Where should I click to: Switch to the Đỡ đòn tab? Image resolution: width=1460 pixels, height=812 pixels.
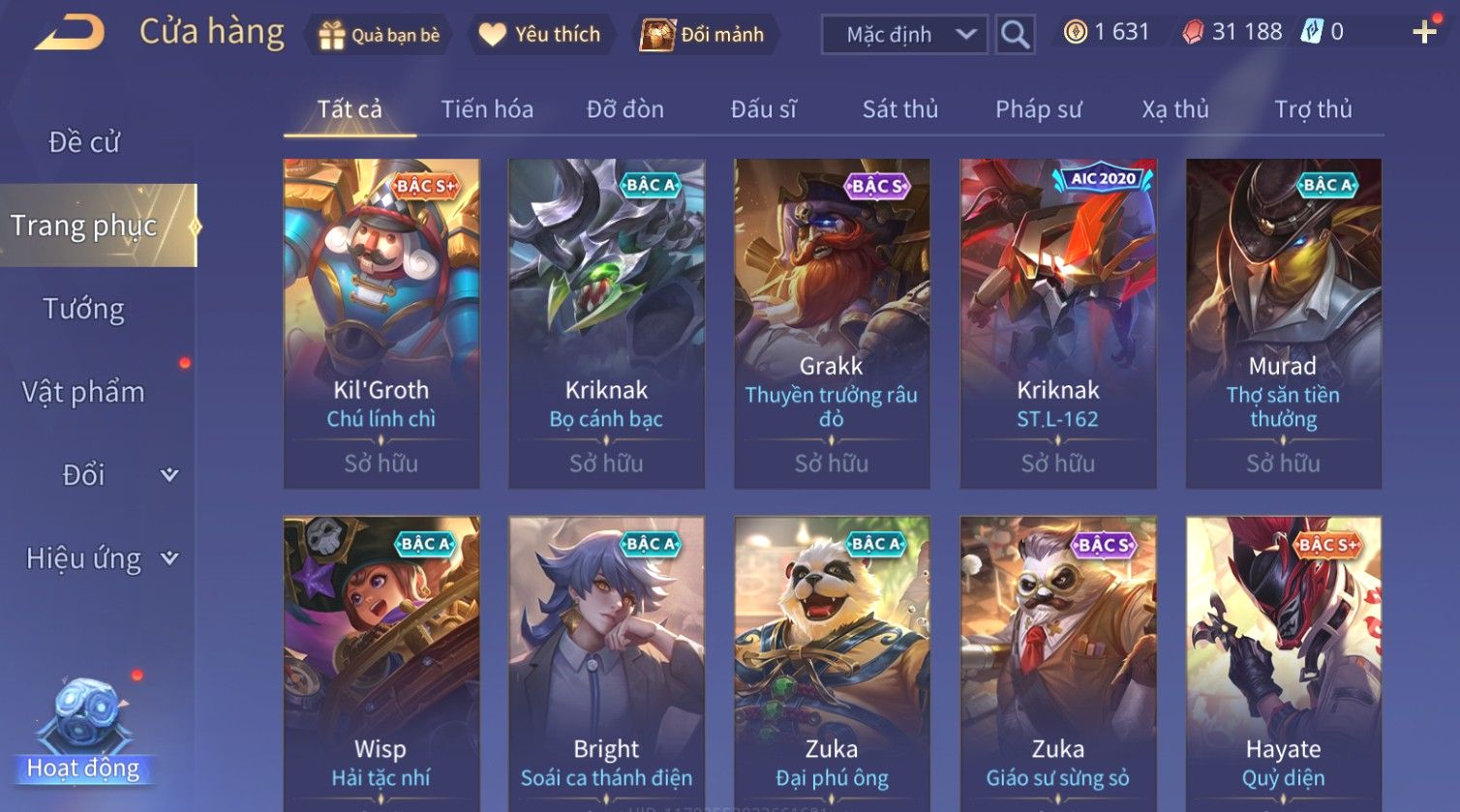(x=624, y=109)
